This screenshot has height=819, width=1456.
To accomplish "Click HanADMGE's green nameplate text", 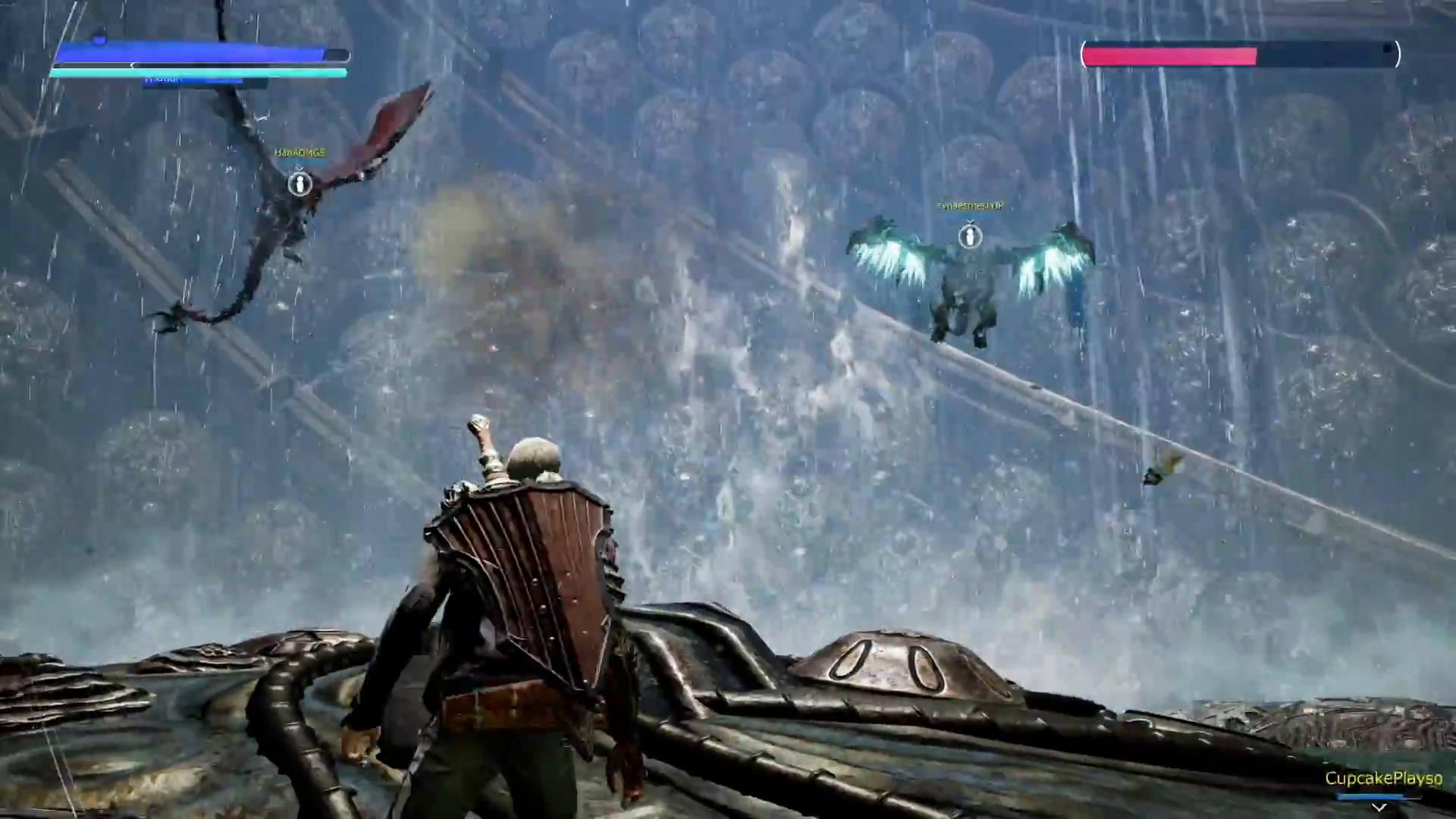I will coord(301,152).
